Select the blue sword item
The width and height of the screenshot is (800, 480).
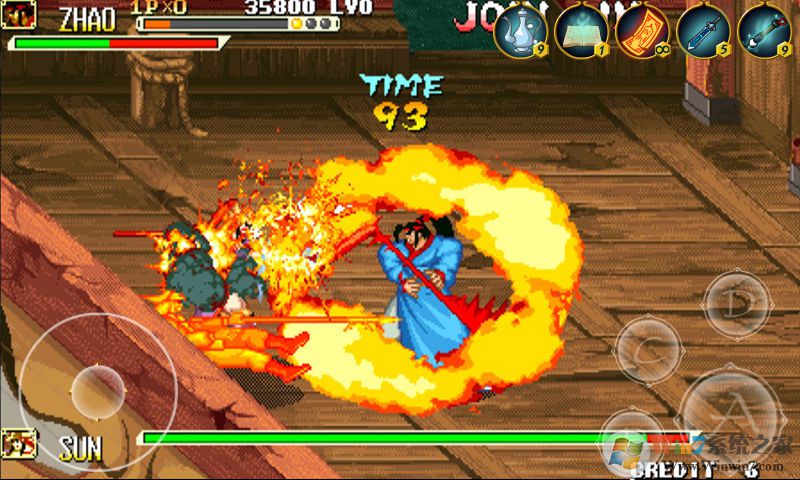703,30
